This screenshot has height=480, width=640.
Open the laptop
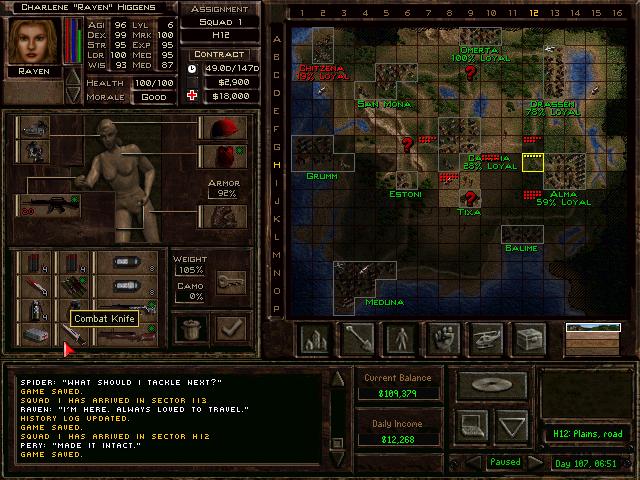click(x=470, y=427)
